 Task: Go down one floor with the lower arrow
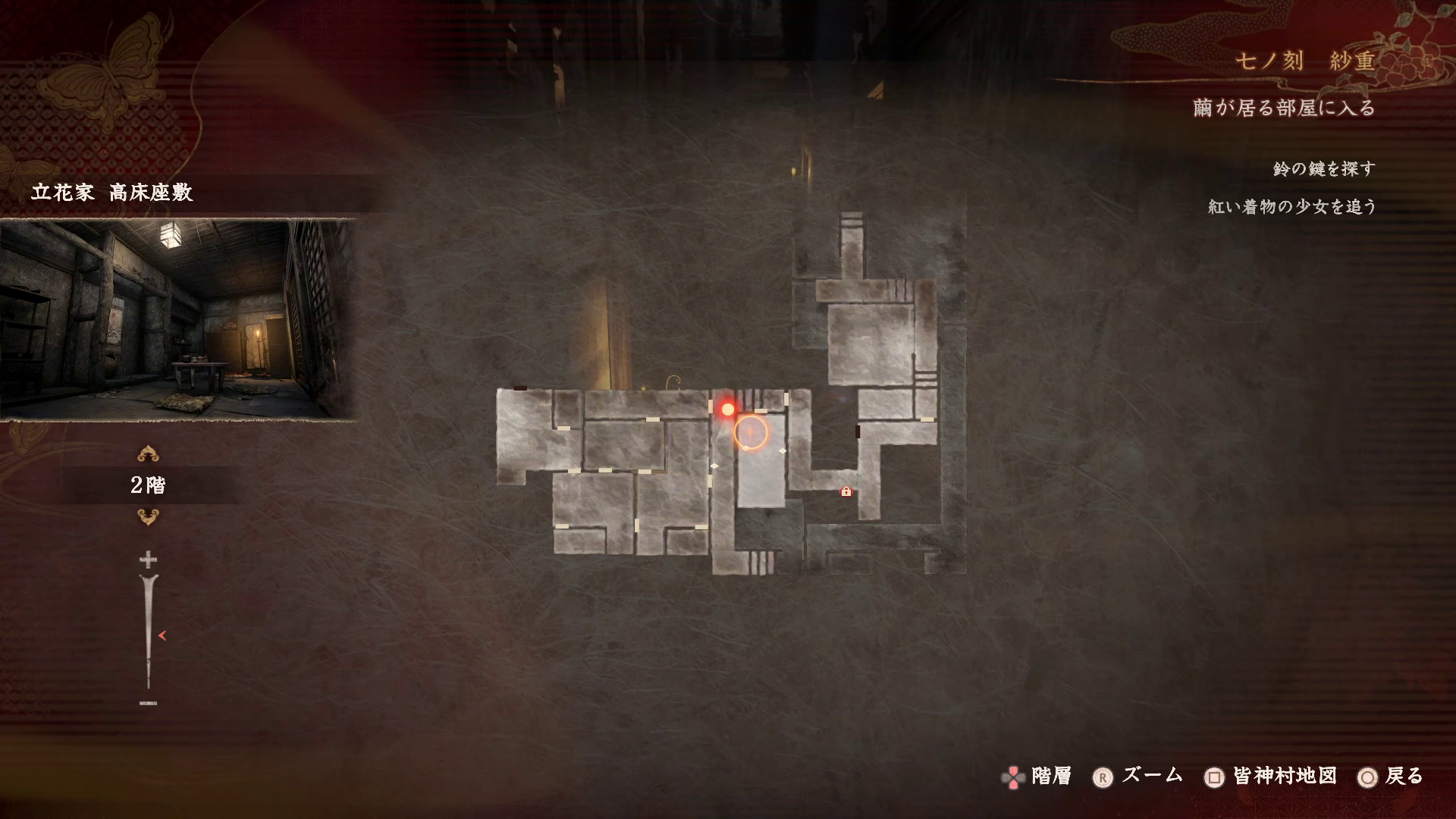click(148, 517)
